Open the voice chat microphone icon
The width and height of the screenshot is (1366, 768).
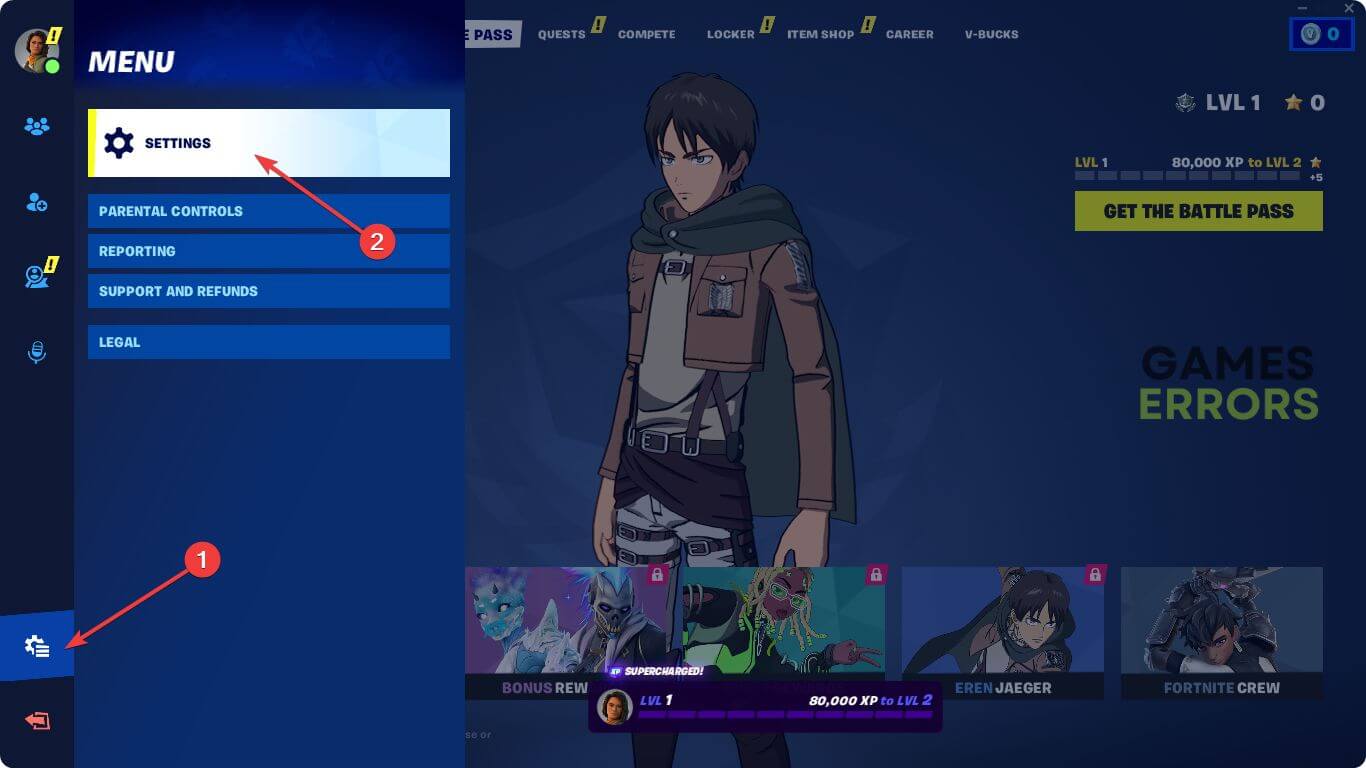pyautogui.click(x=37, y=352)
